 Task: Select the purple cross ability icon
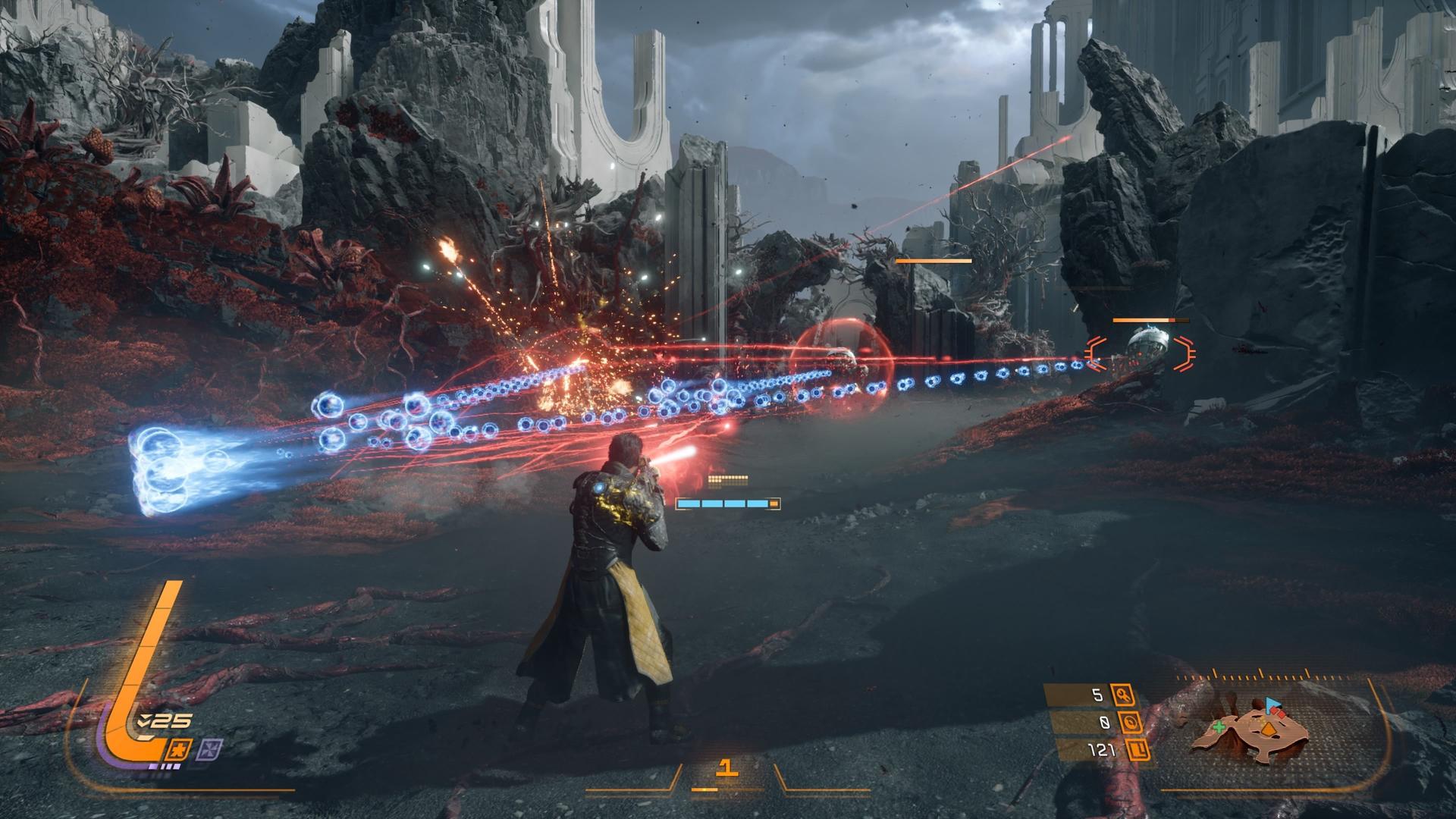(212, 749)
